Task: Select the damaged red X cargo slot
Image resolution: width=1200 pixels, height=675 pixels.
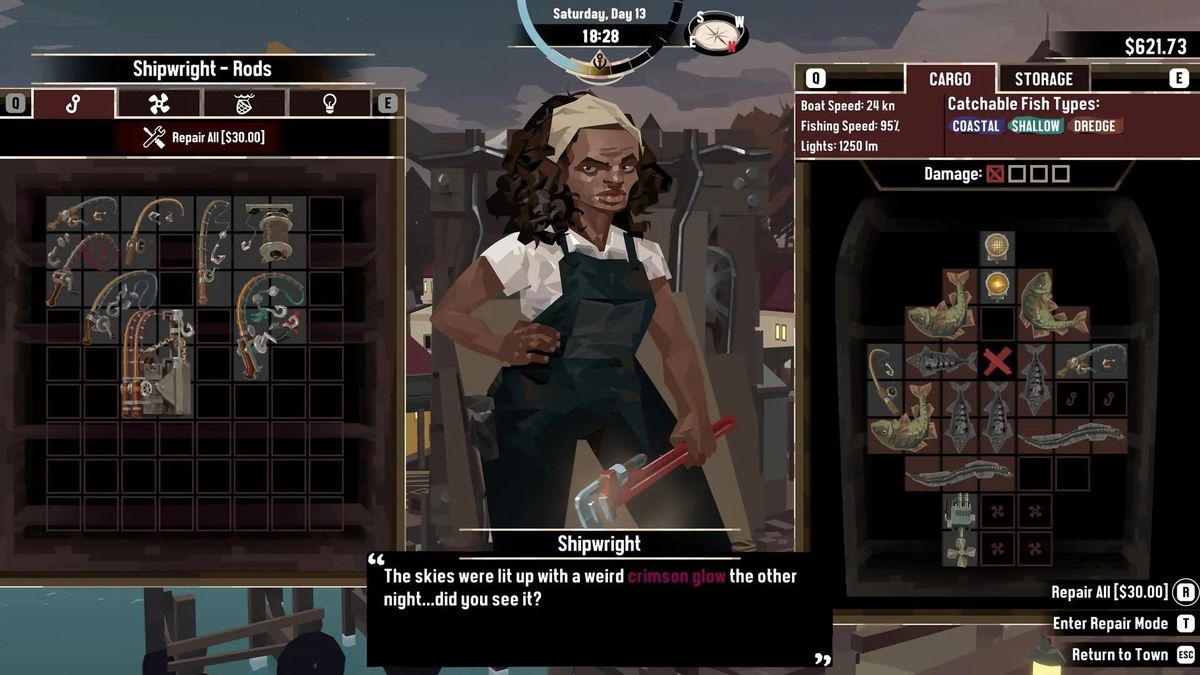Action: (x=996, y=361)
